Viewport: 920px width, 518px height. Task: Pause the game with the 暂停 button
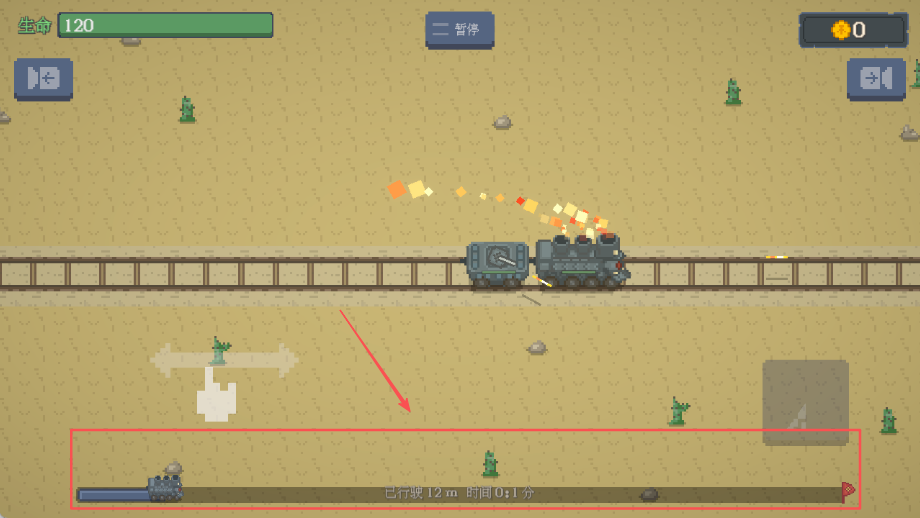click(x=459, y=30)
